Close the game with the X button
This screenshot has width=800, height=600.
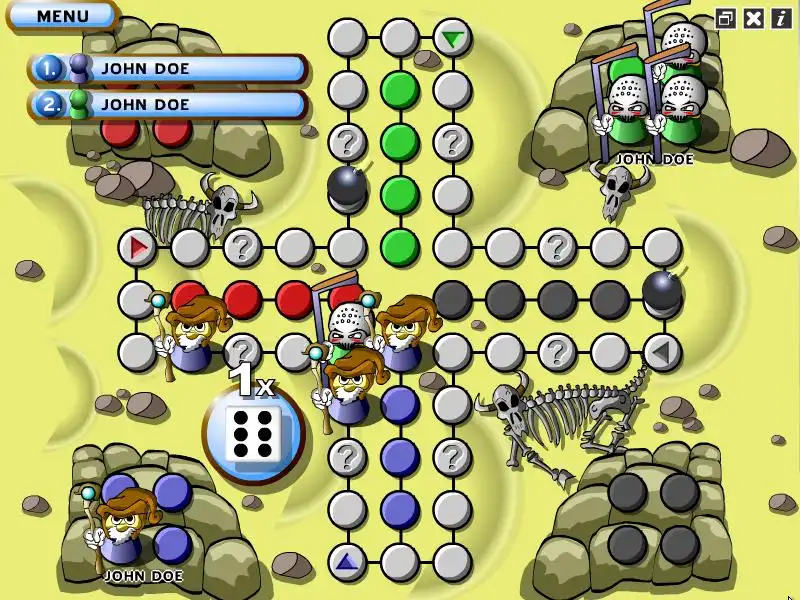754,18
